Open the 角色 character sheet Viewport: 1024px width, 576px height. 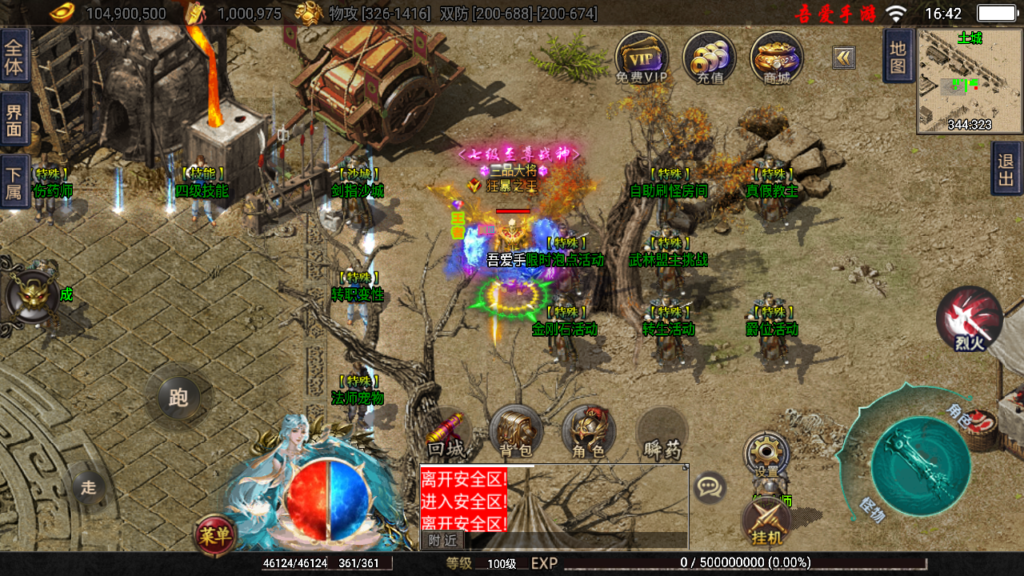click(588, 432)
